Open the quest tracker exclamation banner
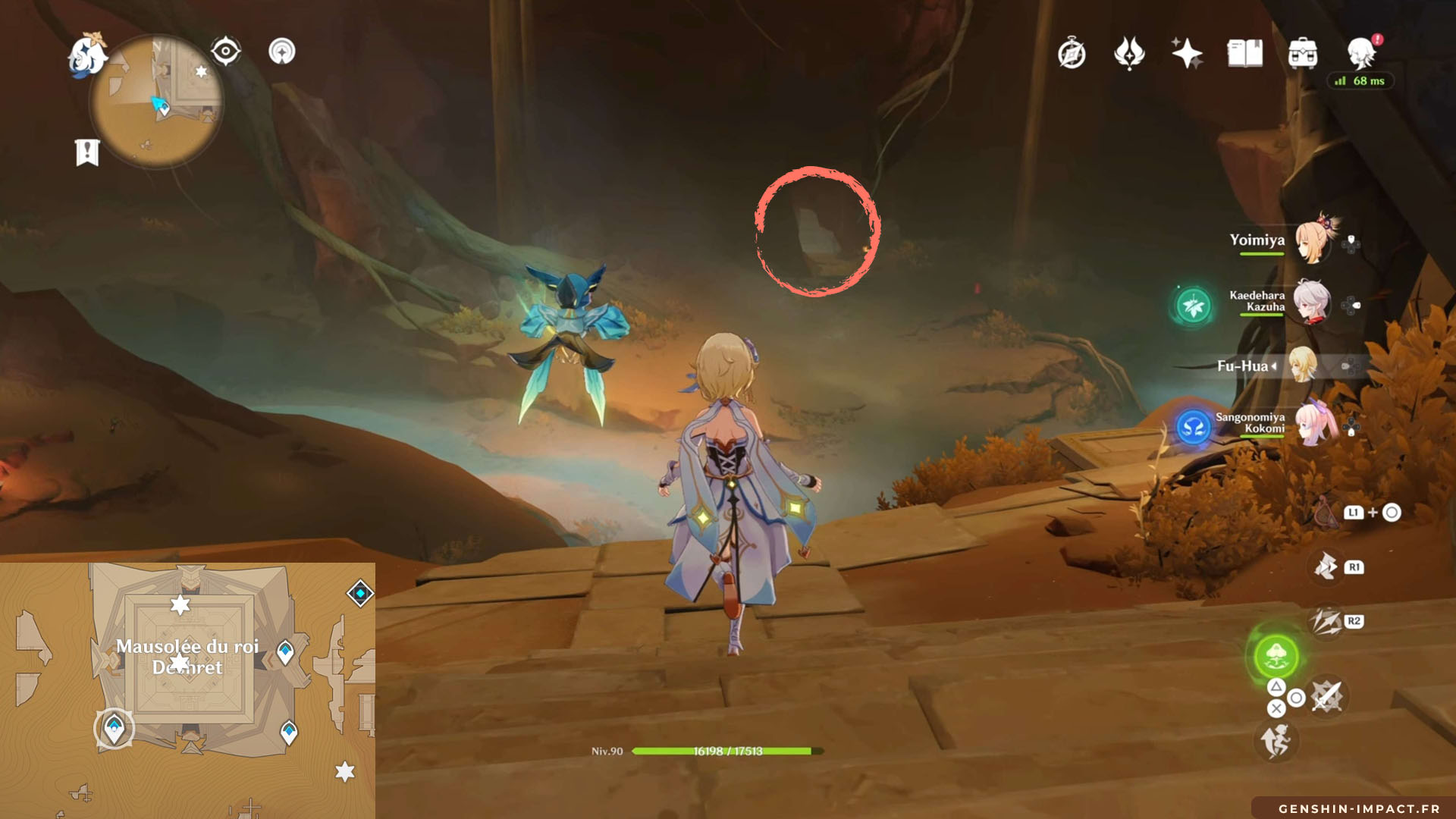Viewport: 1456px width, 819px height. point(87,152)
